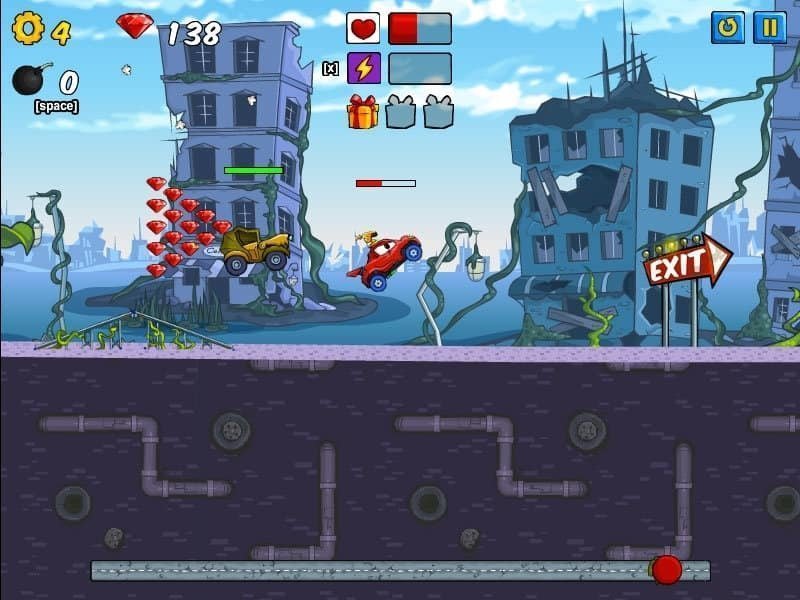Pause the game with the pause button

pyautogui.click(x=769, y=27)
